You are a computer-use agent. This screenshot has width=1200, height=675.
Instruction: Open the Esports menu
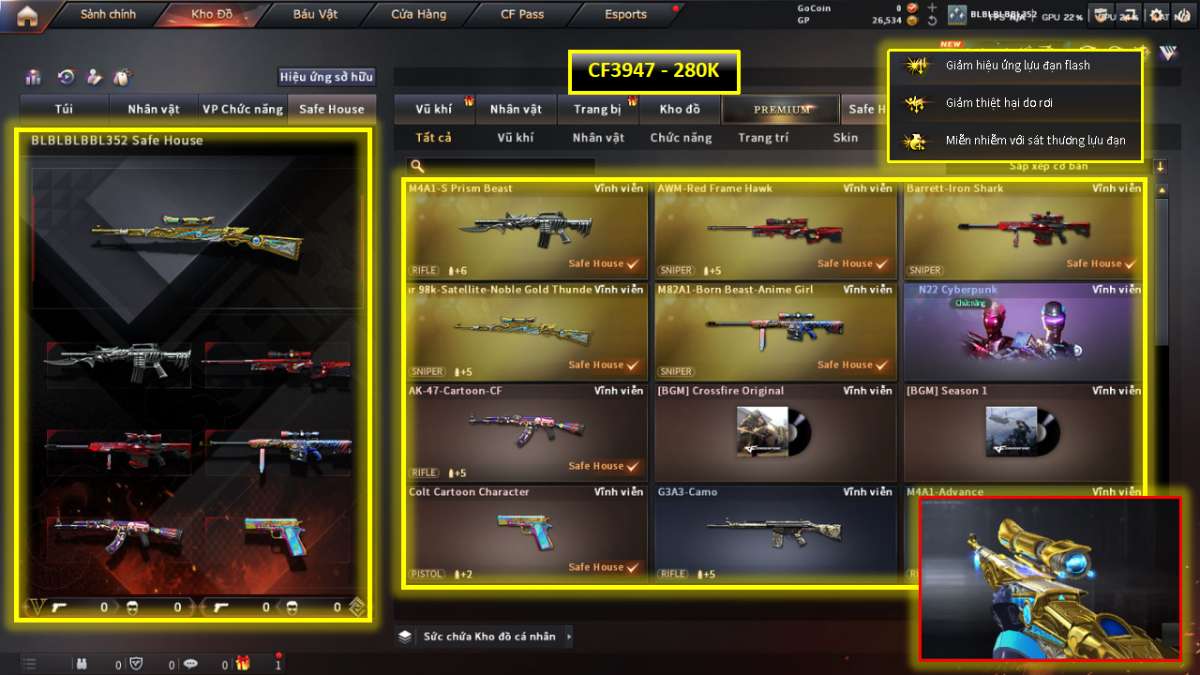point(626,15)
